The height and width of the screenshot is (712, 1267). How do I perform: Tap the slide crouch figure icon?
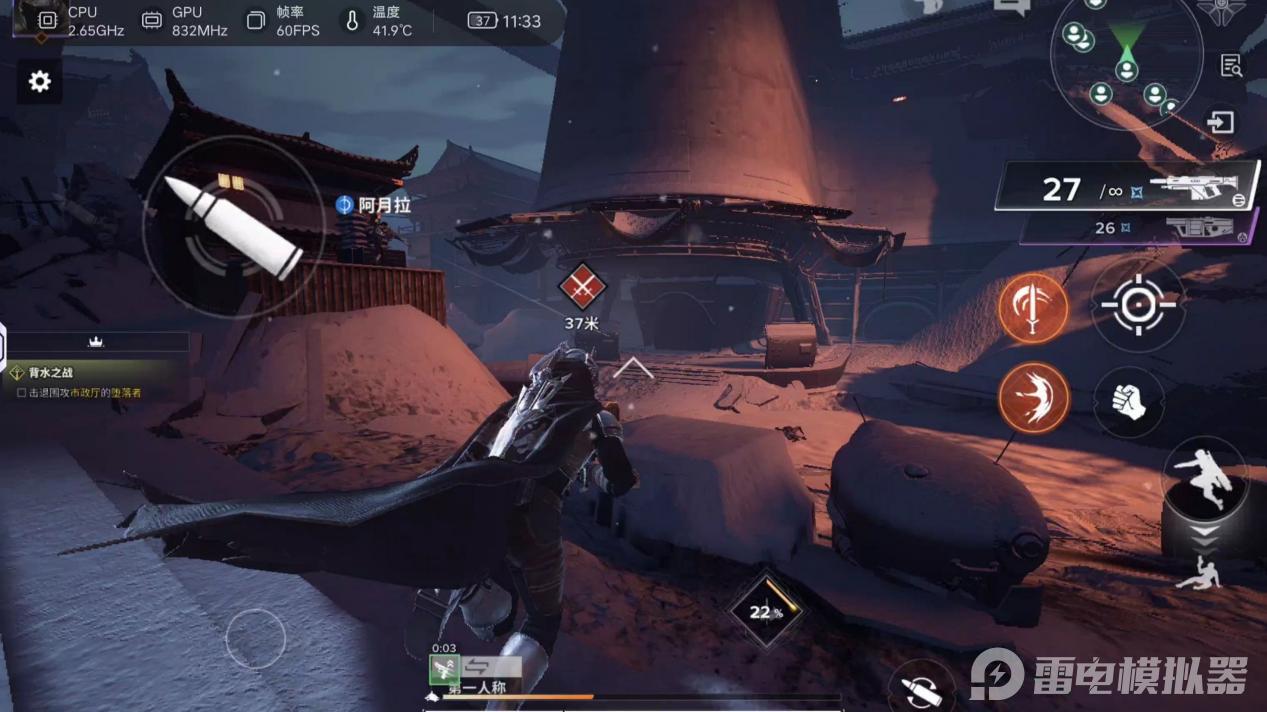coord(1197,572)
